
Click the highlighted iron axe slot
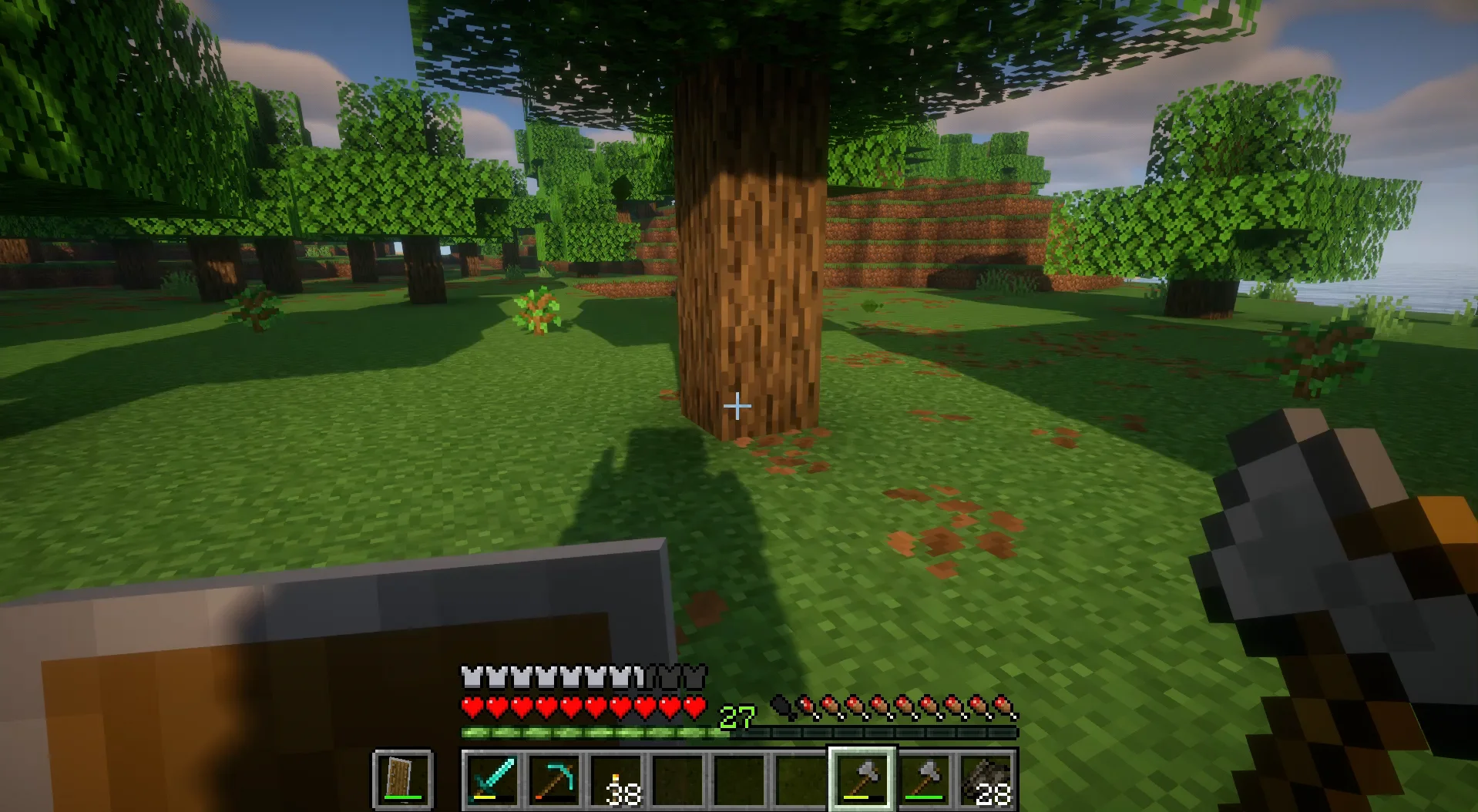point(862,779)
